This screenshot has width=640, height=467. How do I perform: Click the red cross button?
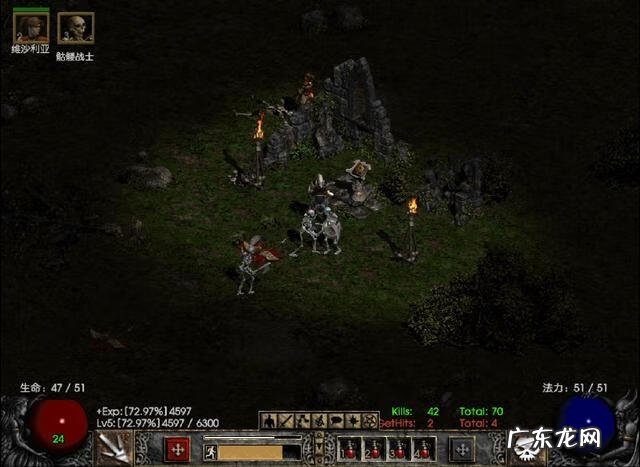177,449
